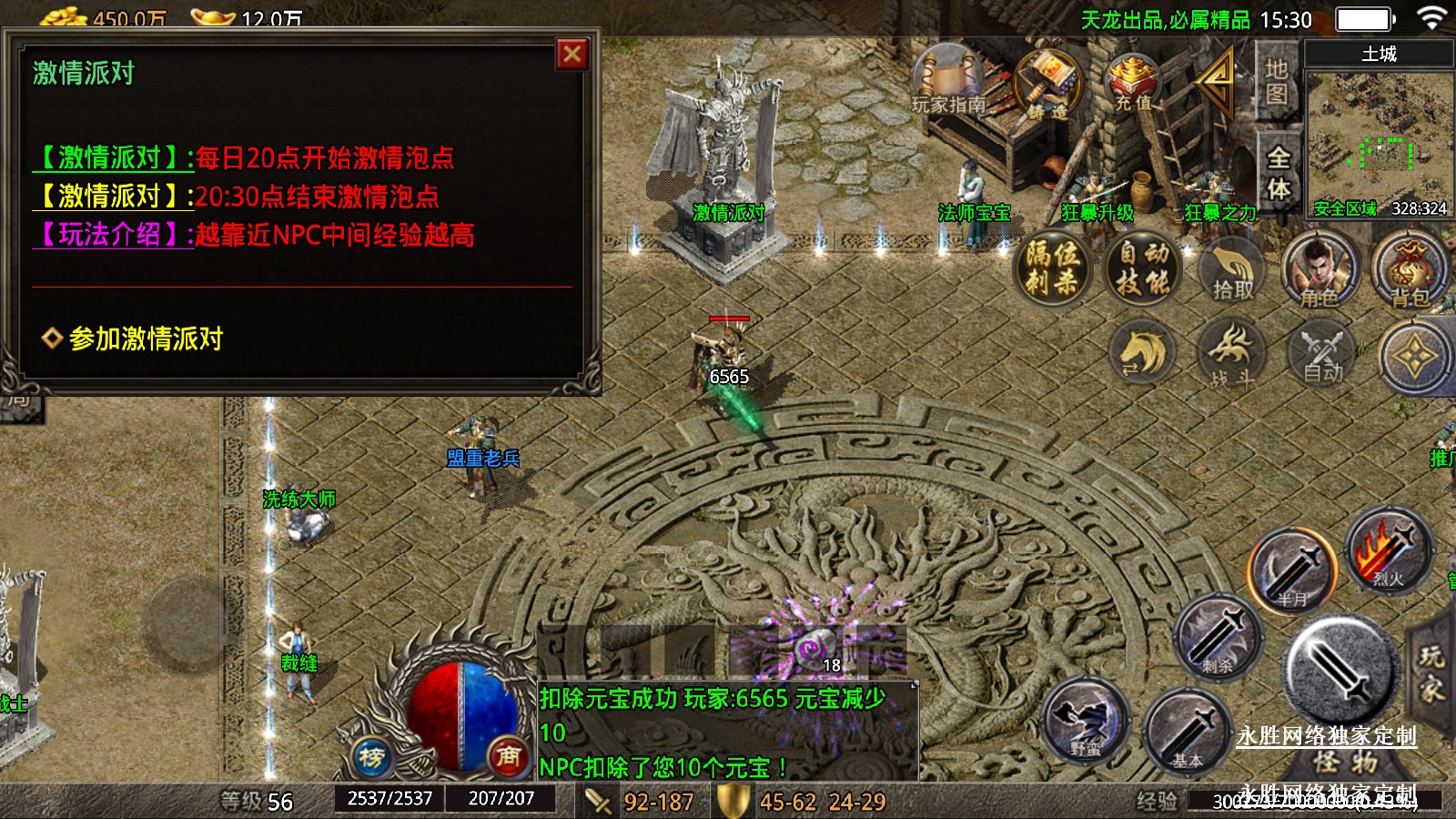Toggle the 隔位刺杀 skill button

tap(1053, 268)
